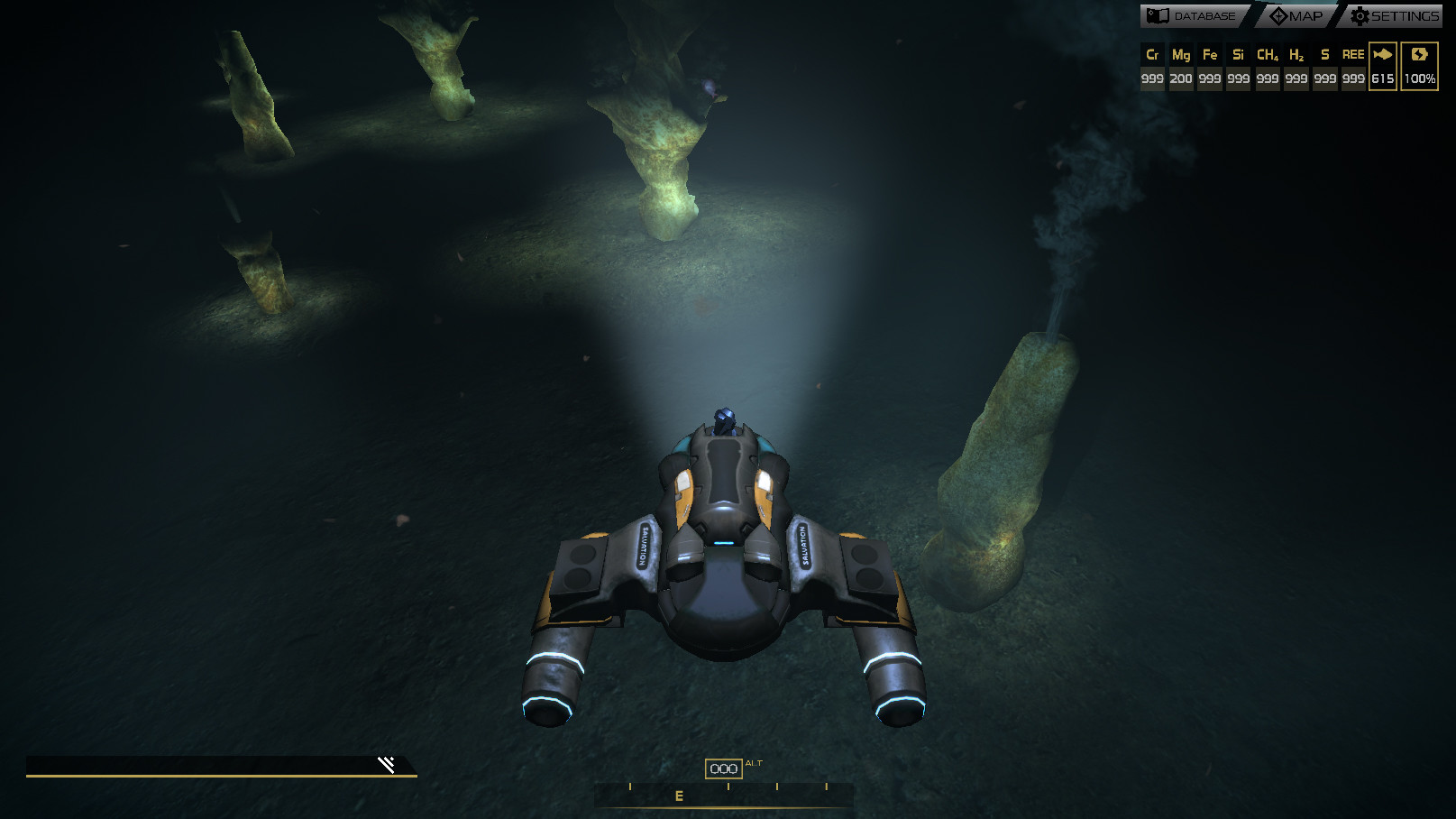Click the ALT altitude readout showing 000

[x=722, y=768]
